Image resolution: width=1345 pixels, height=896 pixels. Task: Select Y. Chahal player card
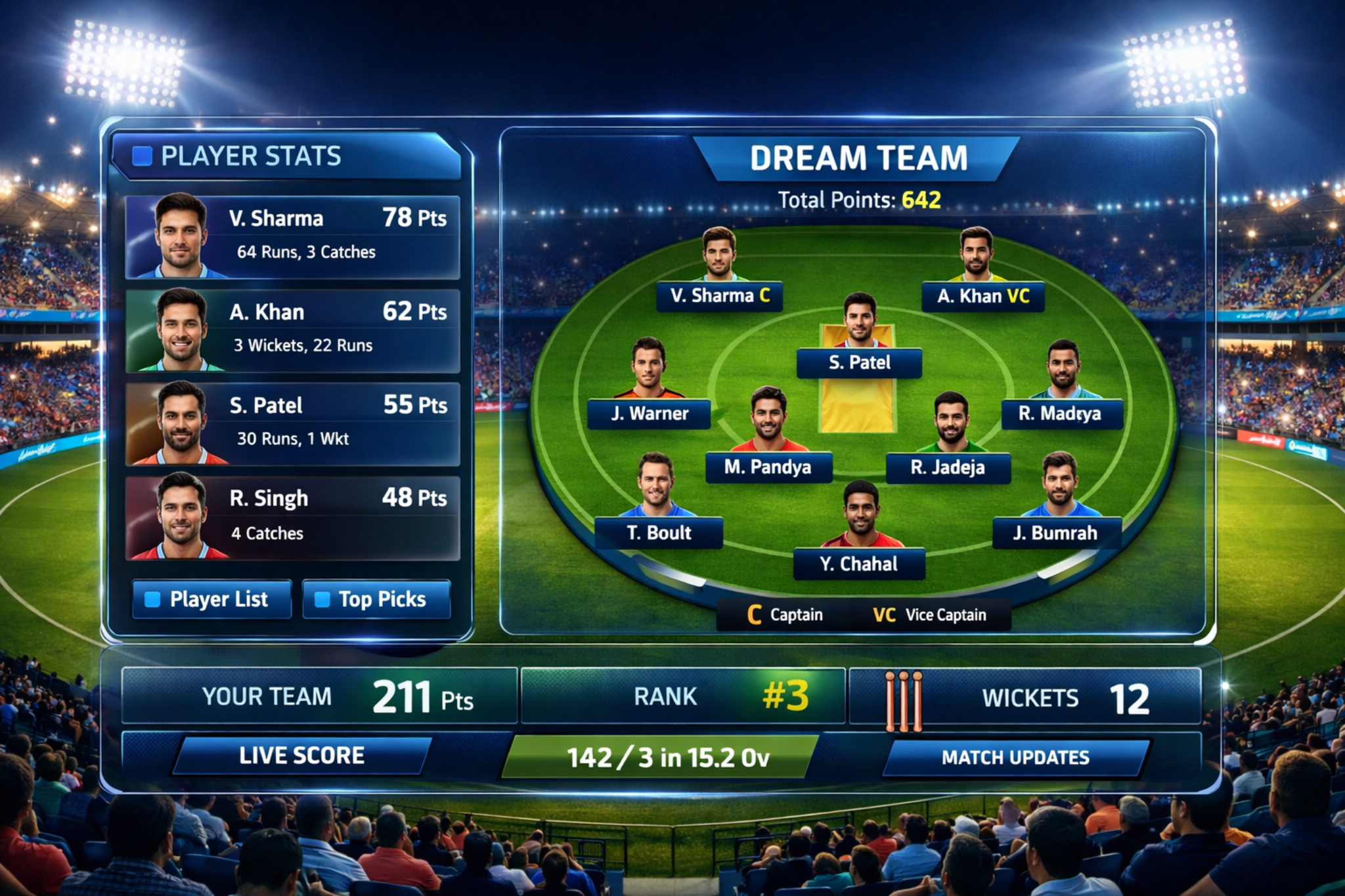point(859,564)
